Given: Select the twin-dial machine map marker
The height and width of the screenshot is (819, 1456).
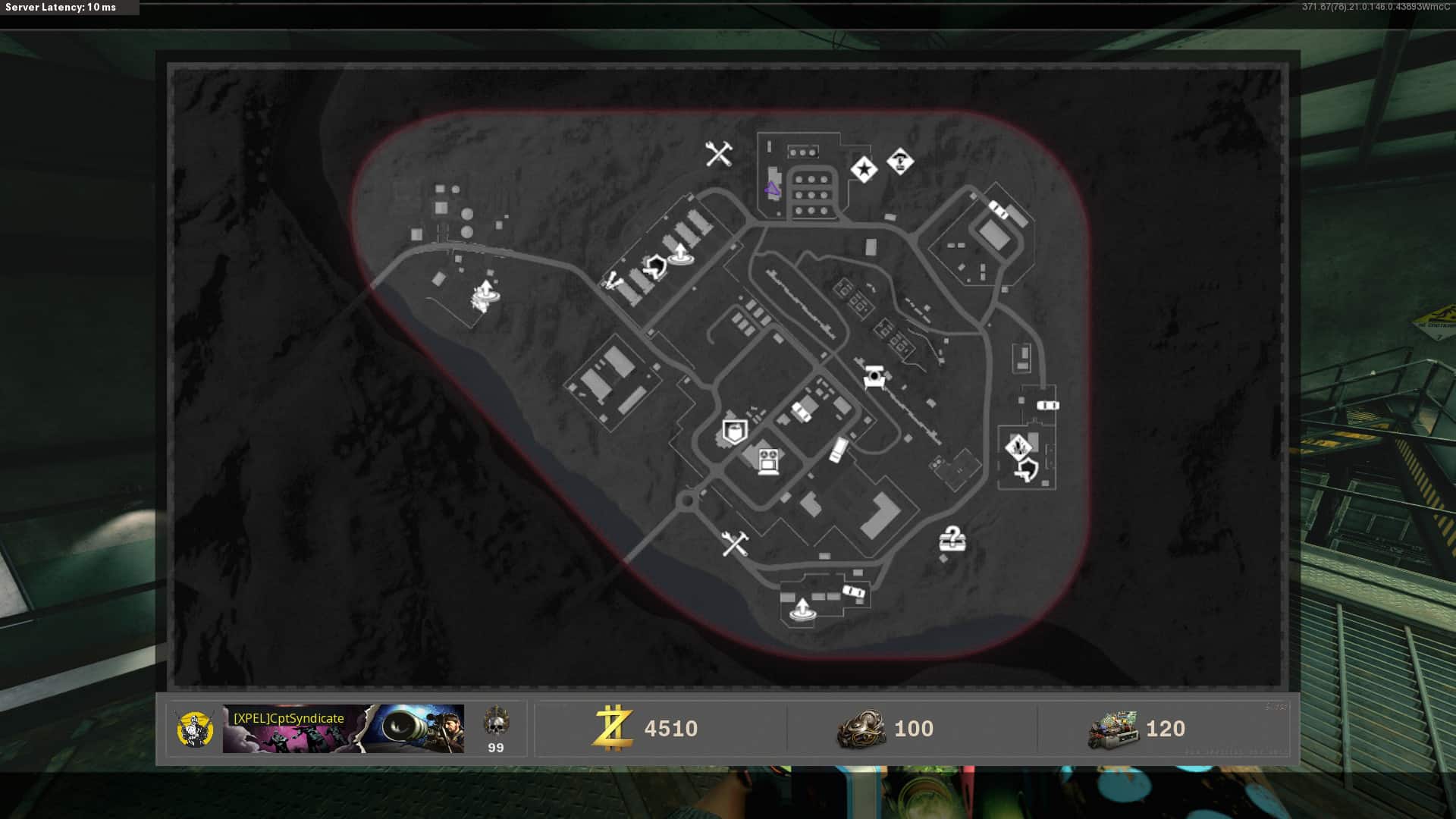Looking at the screenshot, I should coord(768,460).
